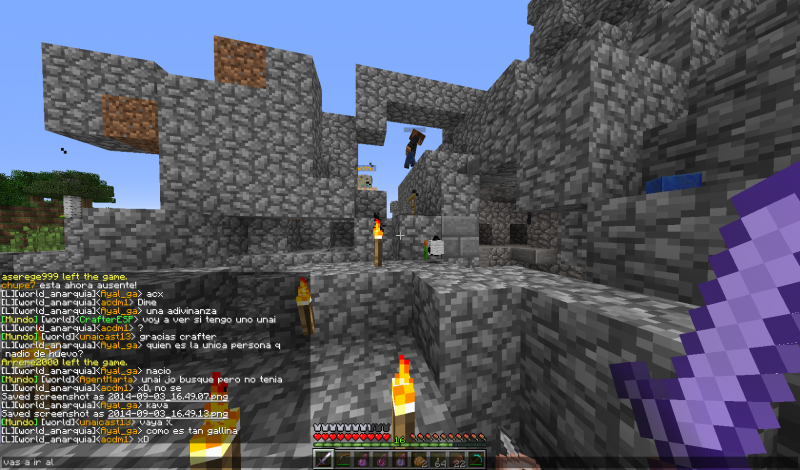The image size is (800, 470).
Task: Choose the bread stack of 2
Action: point(421,460)
